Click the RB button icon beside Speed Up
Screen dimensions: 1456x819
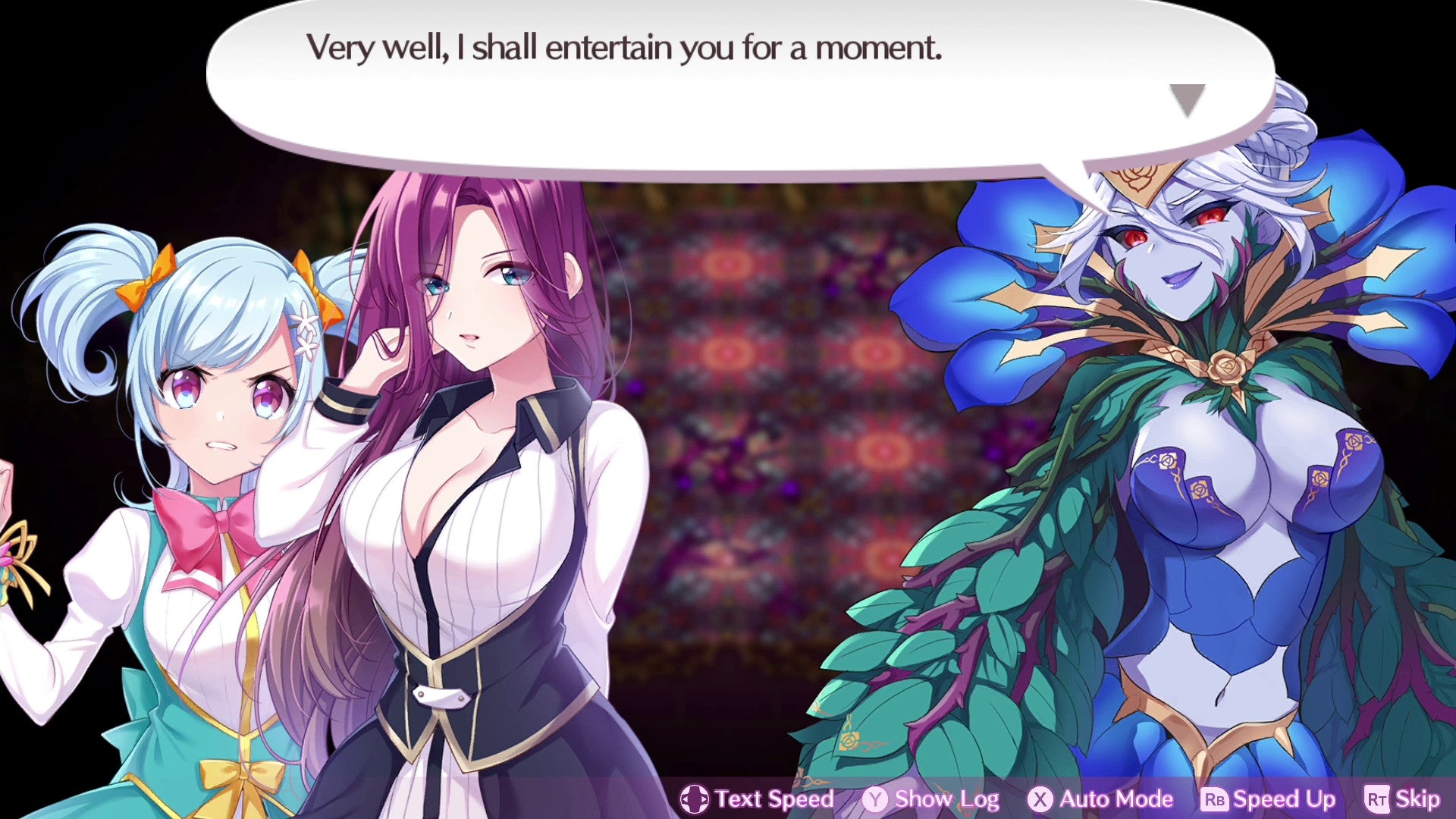(1216, 799)
